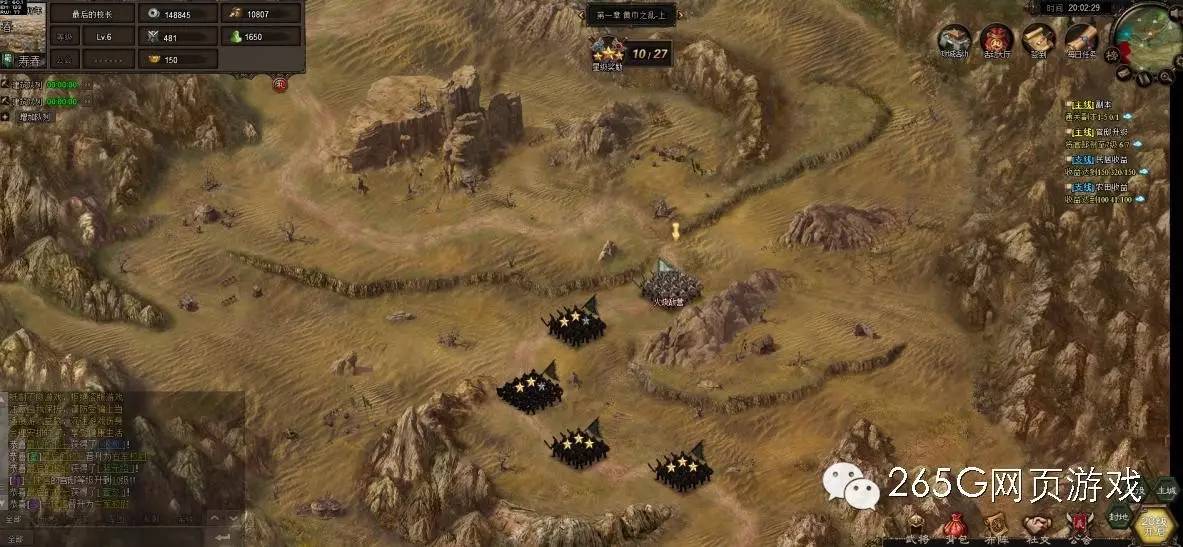Open the 背包 red bag inventory
This screenshot has height=547, width=1183.
click(x=957, y=526)
